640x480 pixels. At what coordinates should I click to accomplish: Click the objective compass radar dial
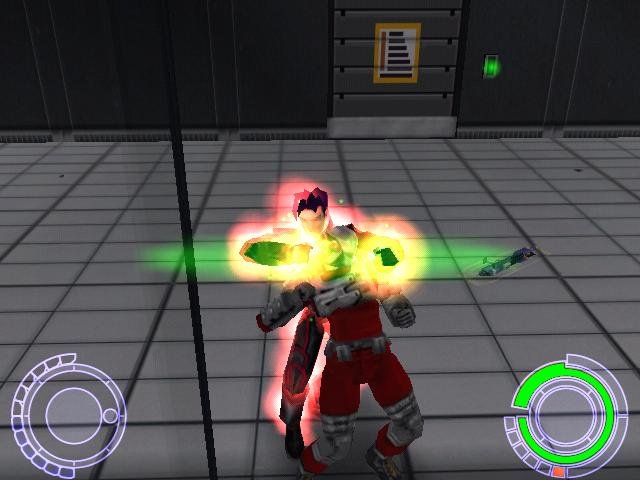[68, 408]
